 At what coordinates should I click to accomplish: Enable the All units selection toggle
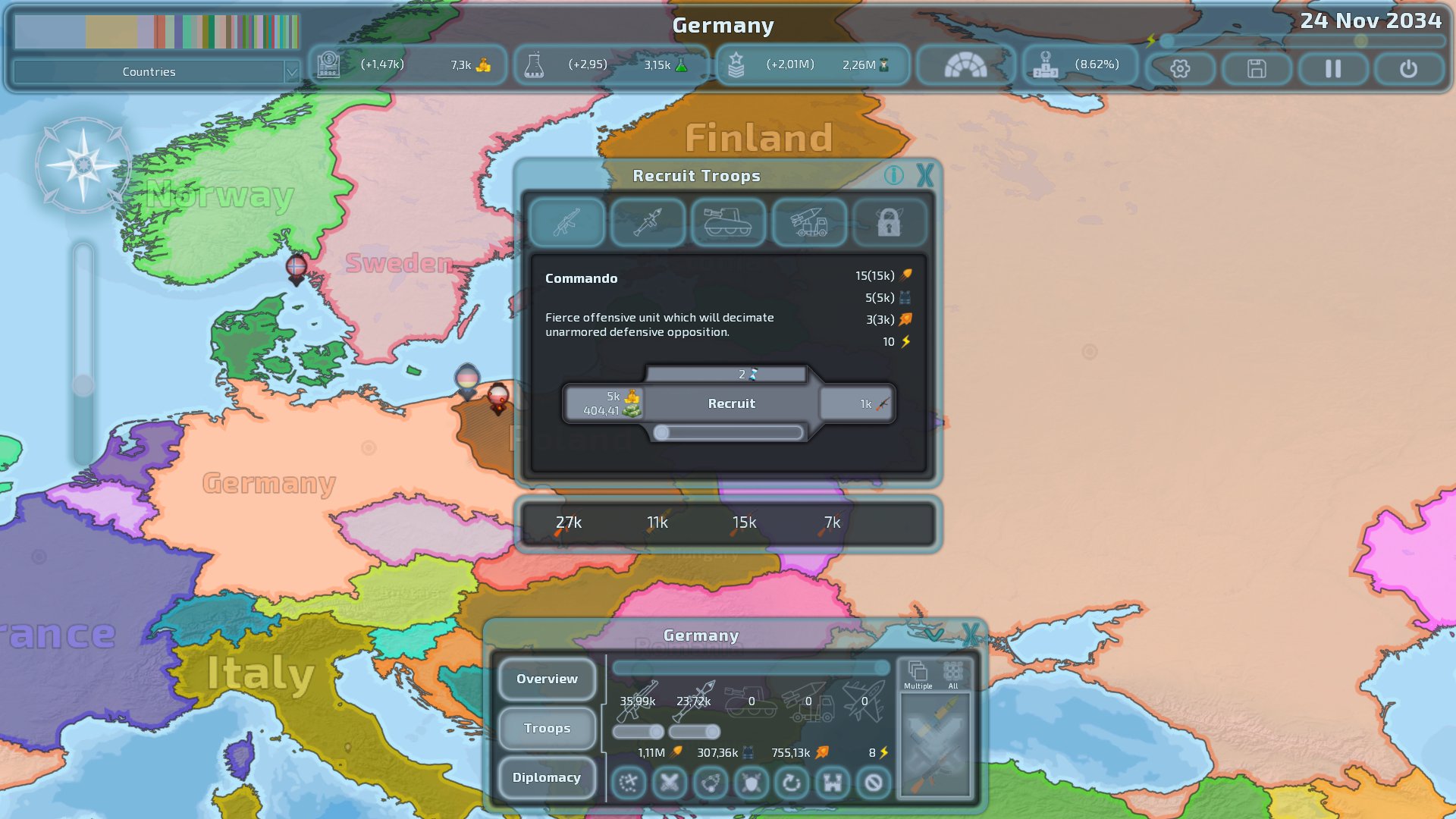tap(954, 673)
